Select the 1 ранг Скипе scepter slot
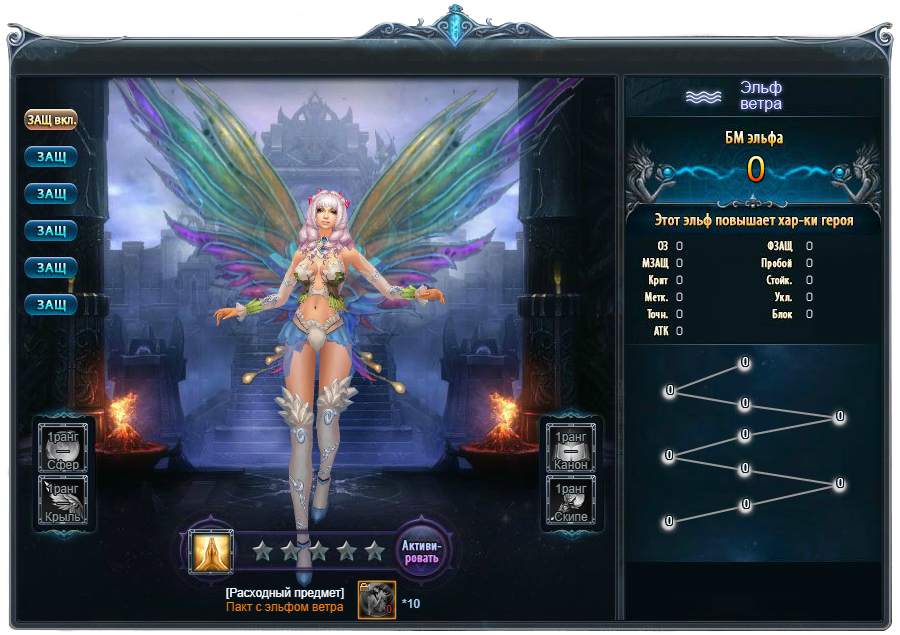The width and height of the screenshot is (900, 635). click(x=571, y=500)
